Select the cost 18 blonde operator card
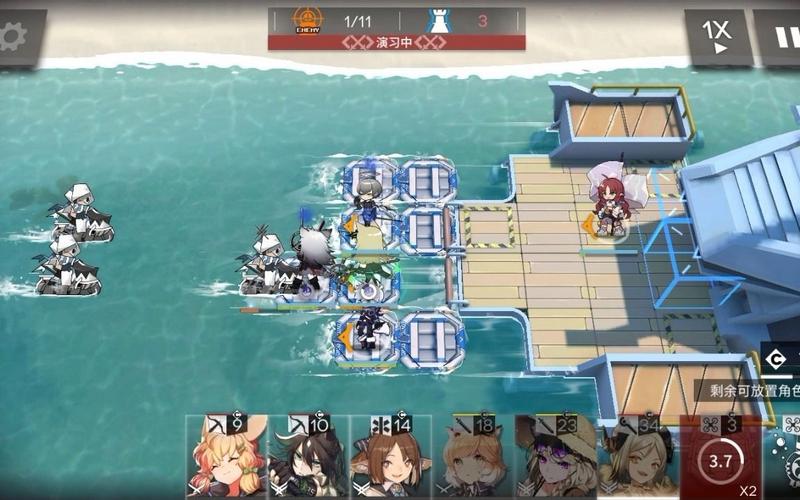The image size is (800, 500). tap(473, 458)
